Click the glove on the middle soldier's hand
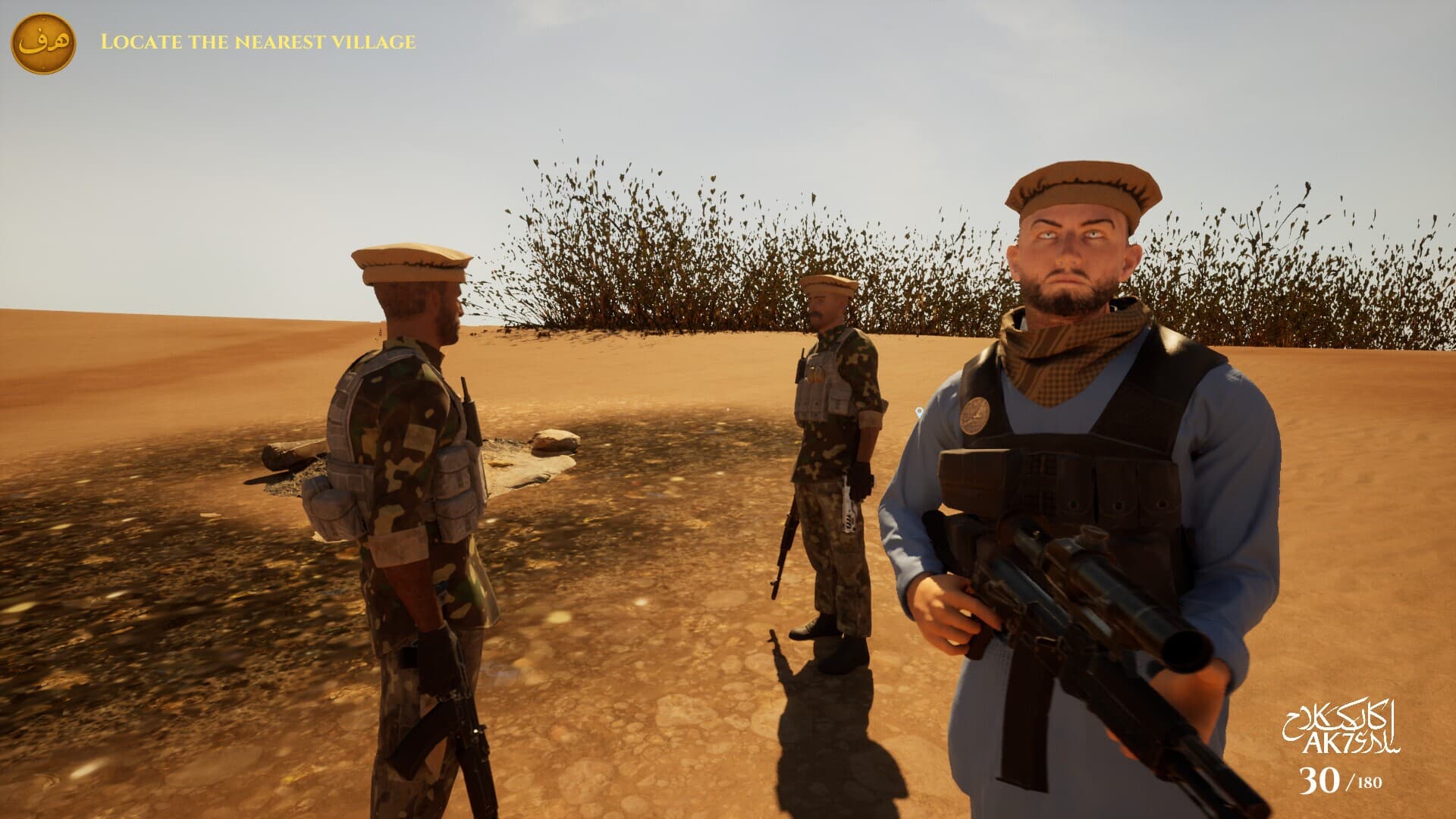This screenshot has height=819, width=1456. (x=861, y=478)
